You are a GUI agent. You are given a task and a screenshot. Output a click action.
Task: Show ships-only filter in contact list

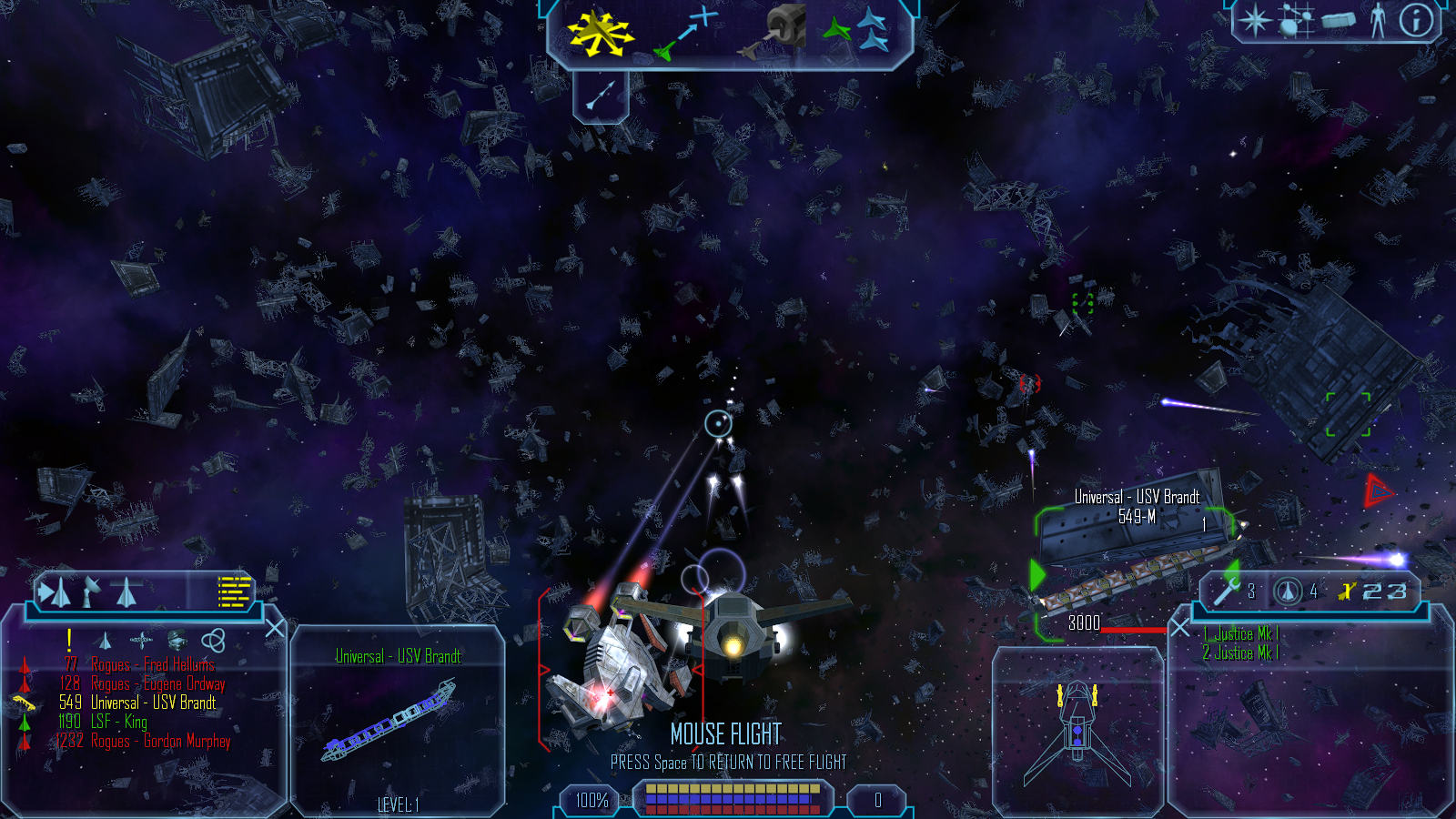coord(105,641)
